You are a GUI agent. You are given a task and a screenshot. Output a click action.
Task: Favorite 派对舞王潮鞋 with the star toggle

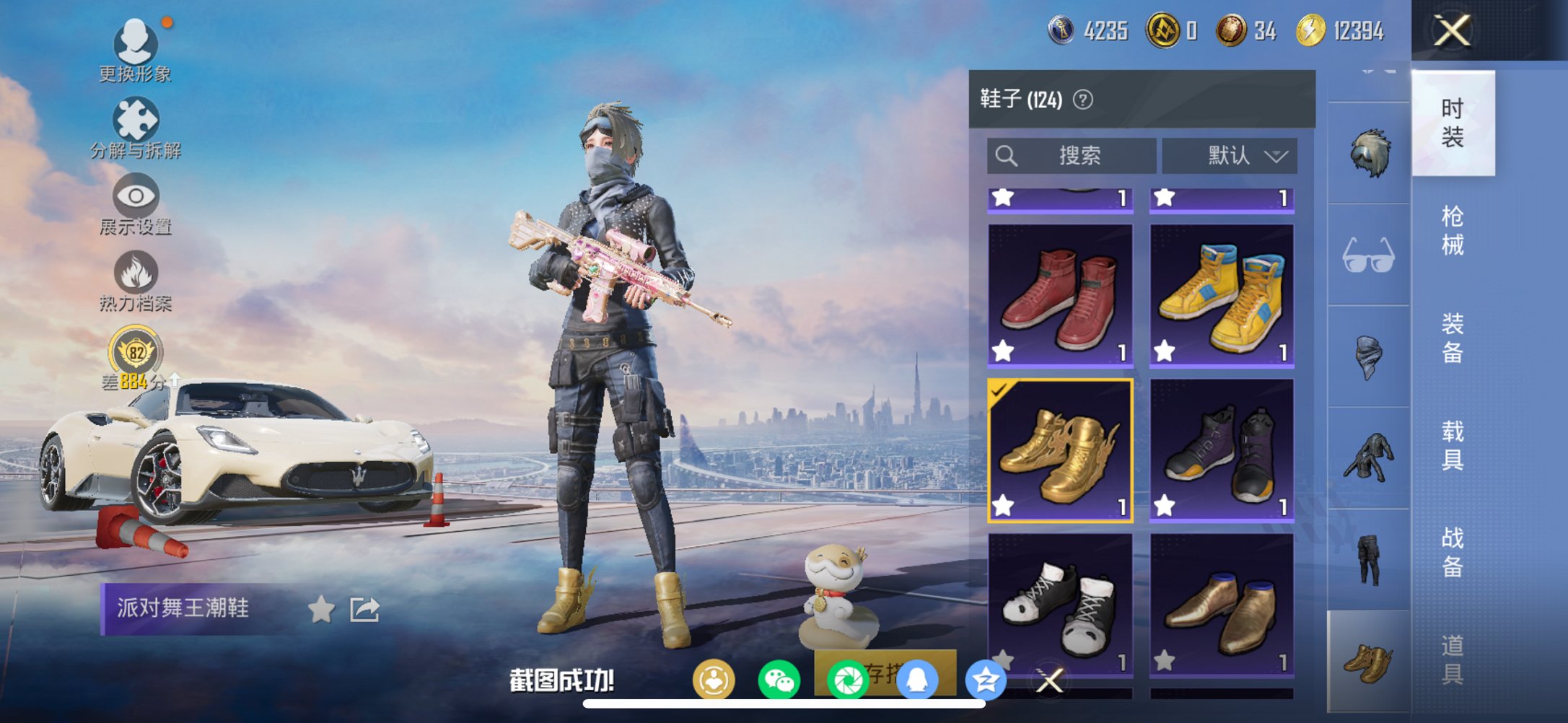[320, 610]
